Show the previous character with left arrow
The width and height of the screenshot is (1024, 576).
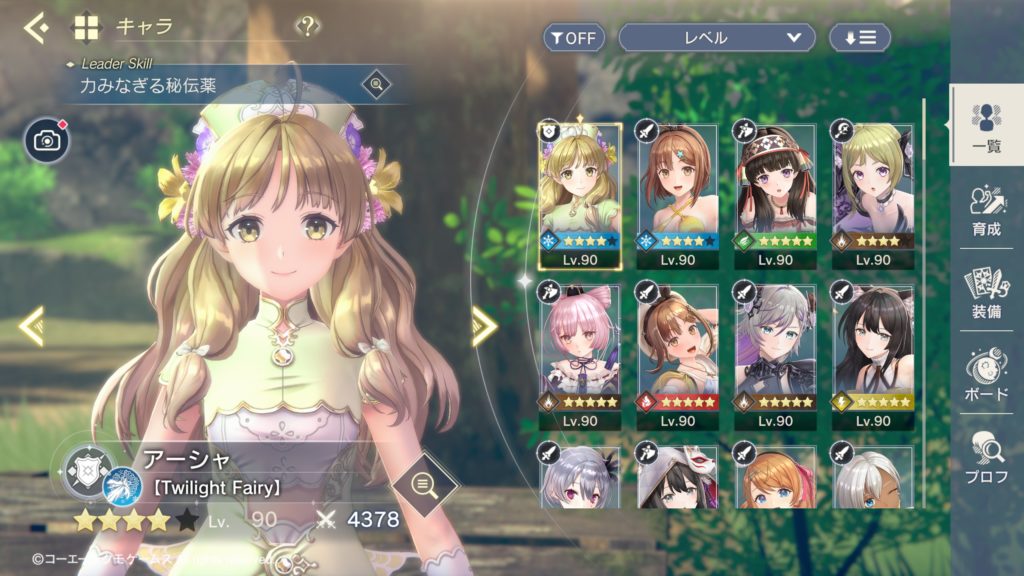pyautogui.click(x=32, y=326)
